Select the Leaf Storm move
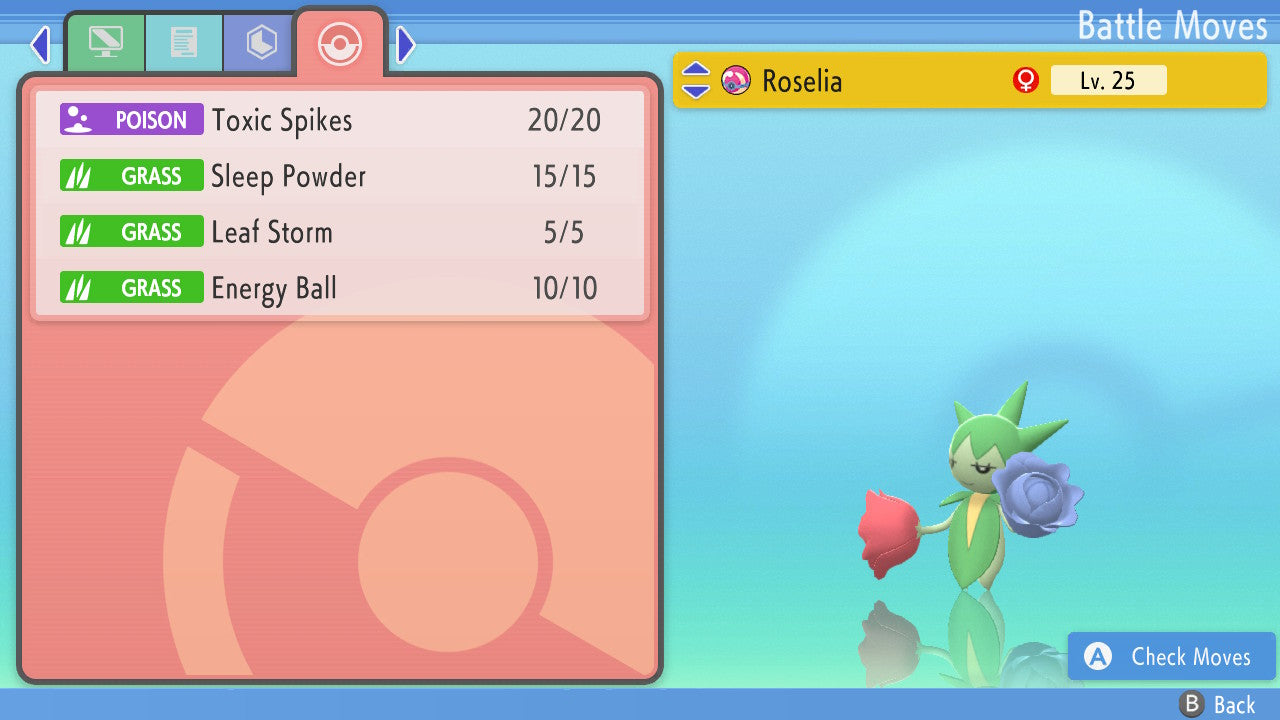 point(340,233)
